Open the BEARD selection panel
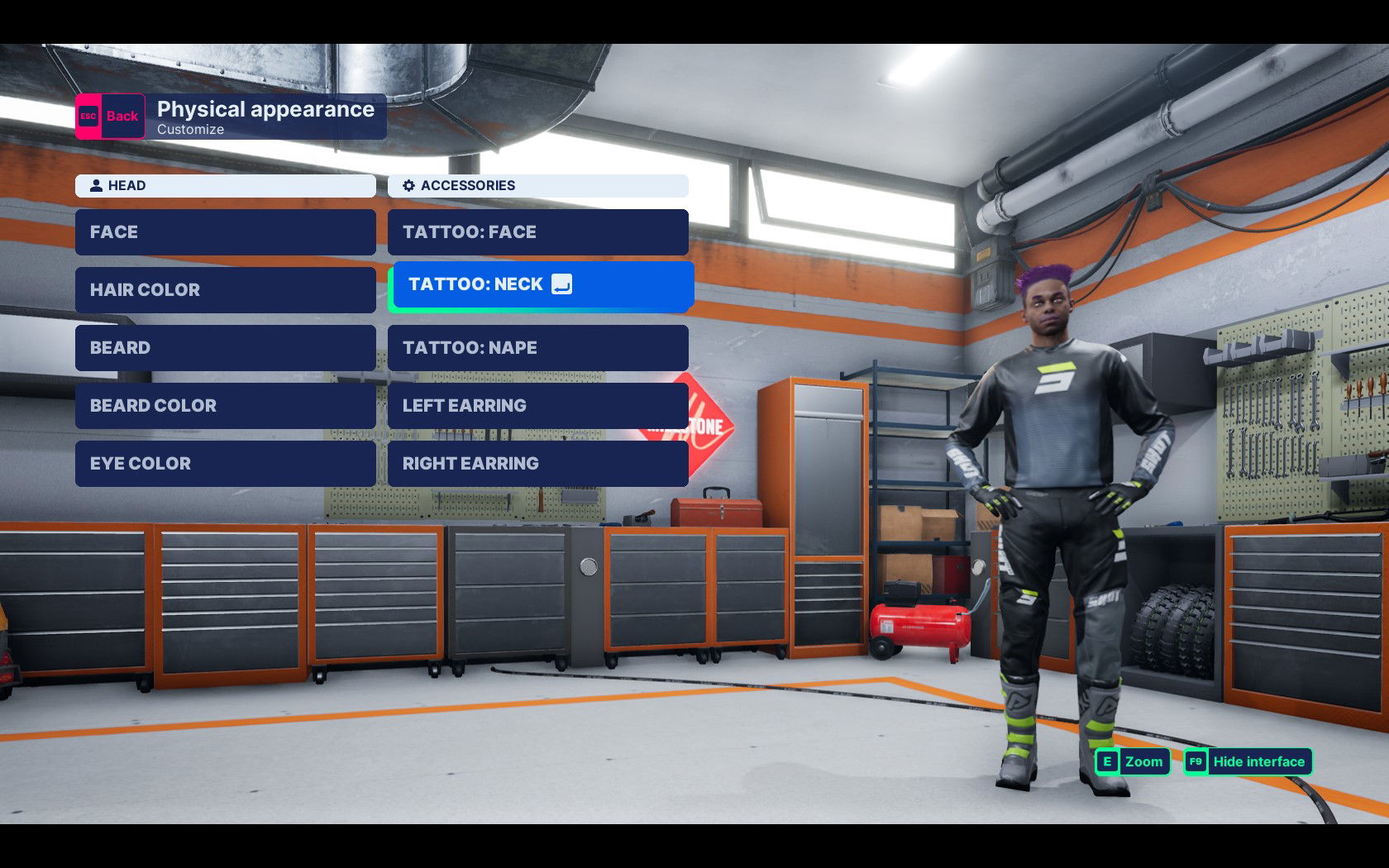Viewport: 1389px width, 868px height. coord(224,347)
